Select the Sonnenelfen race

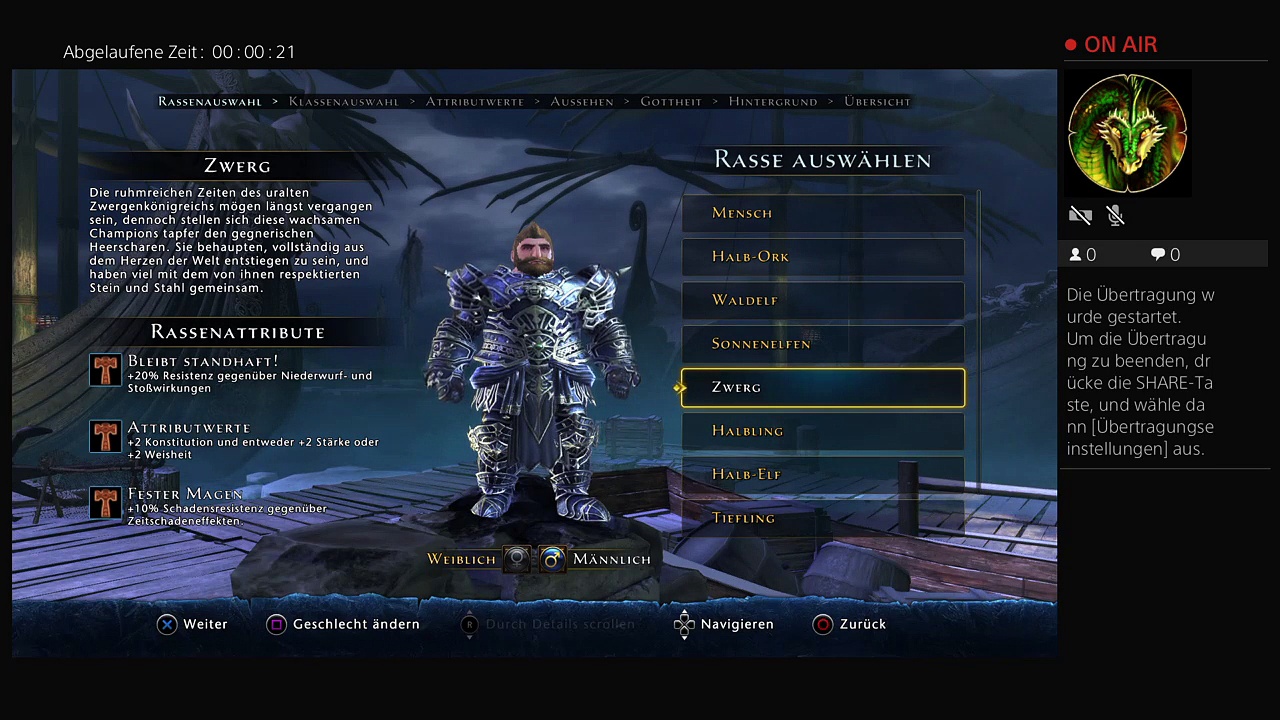(822, 344)
